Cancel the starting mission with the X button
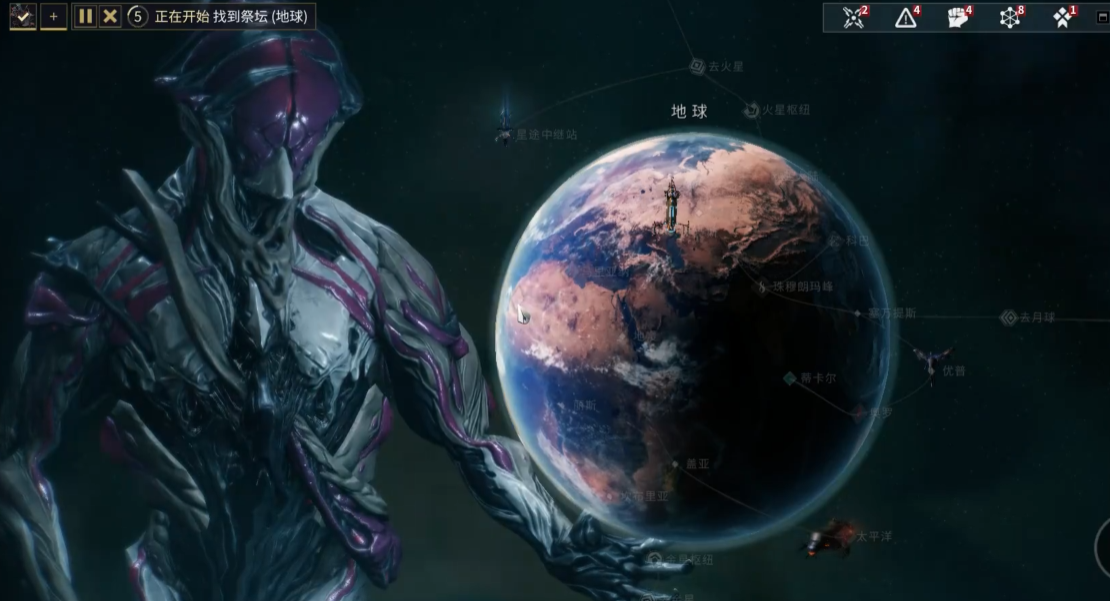The height and width of the screenshot is (601, 1110). tap(110, 16)
